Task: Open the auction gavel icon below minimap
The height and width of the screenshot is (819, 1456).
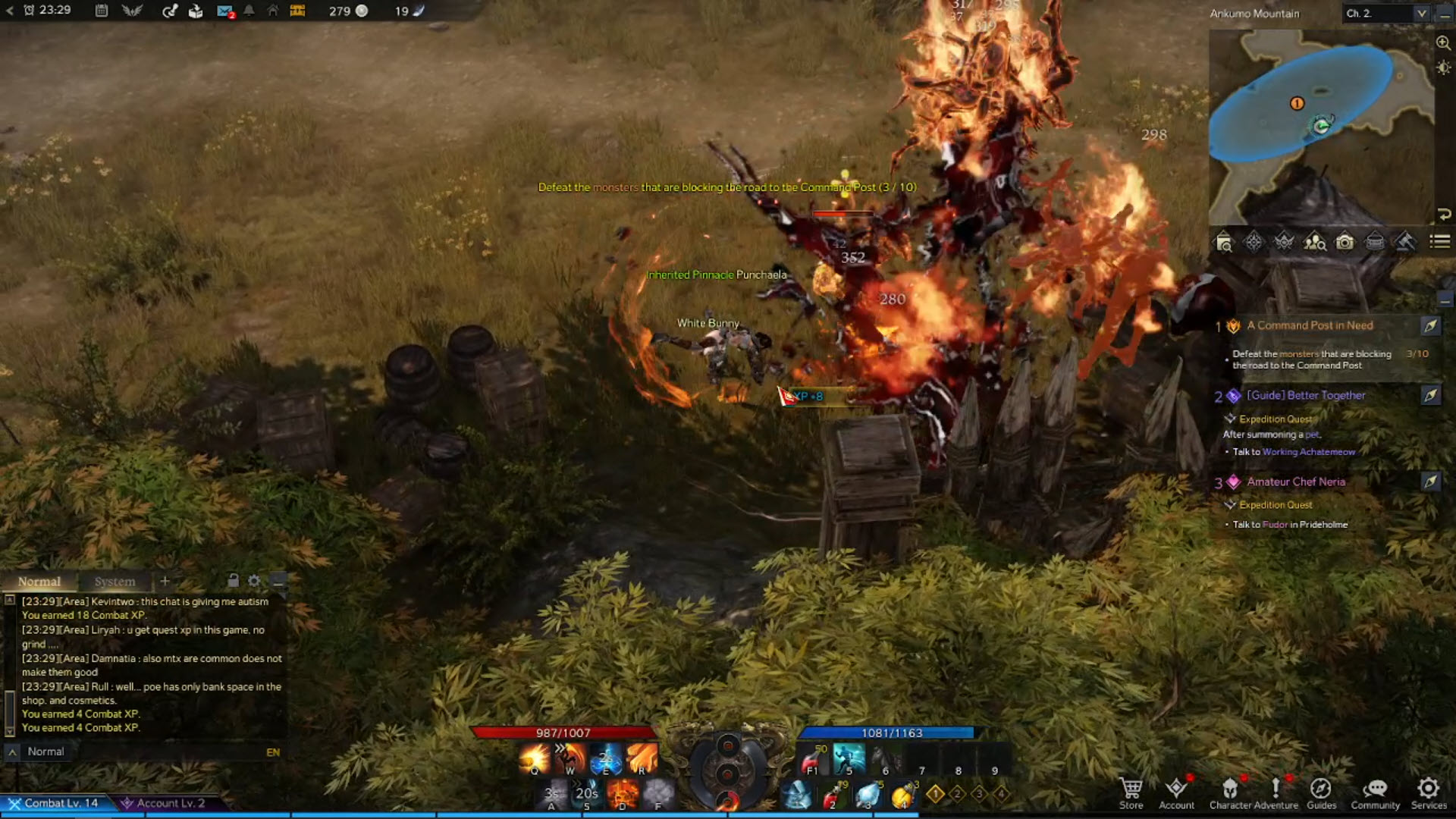Action: pyautogui.click(x=1404, y=243)
